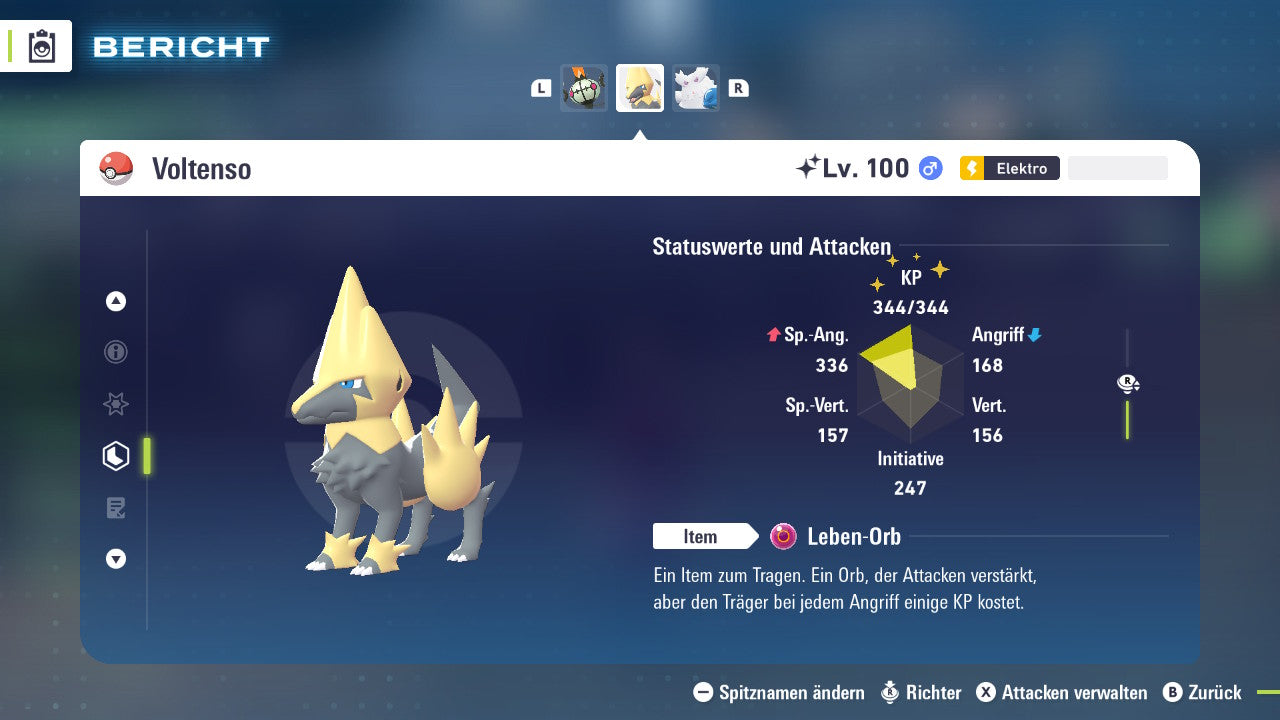Click the clipboard Bericht icon top left
The image size is (1280, 720).
42,46
